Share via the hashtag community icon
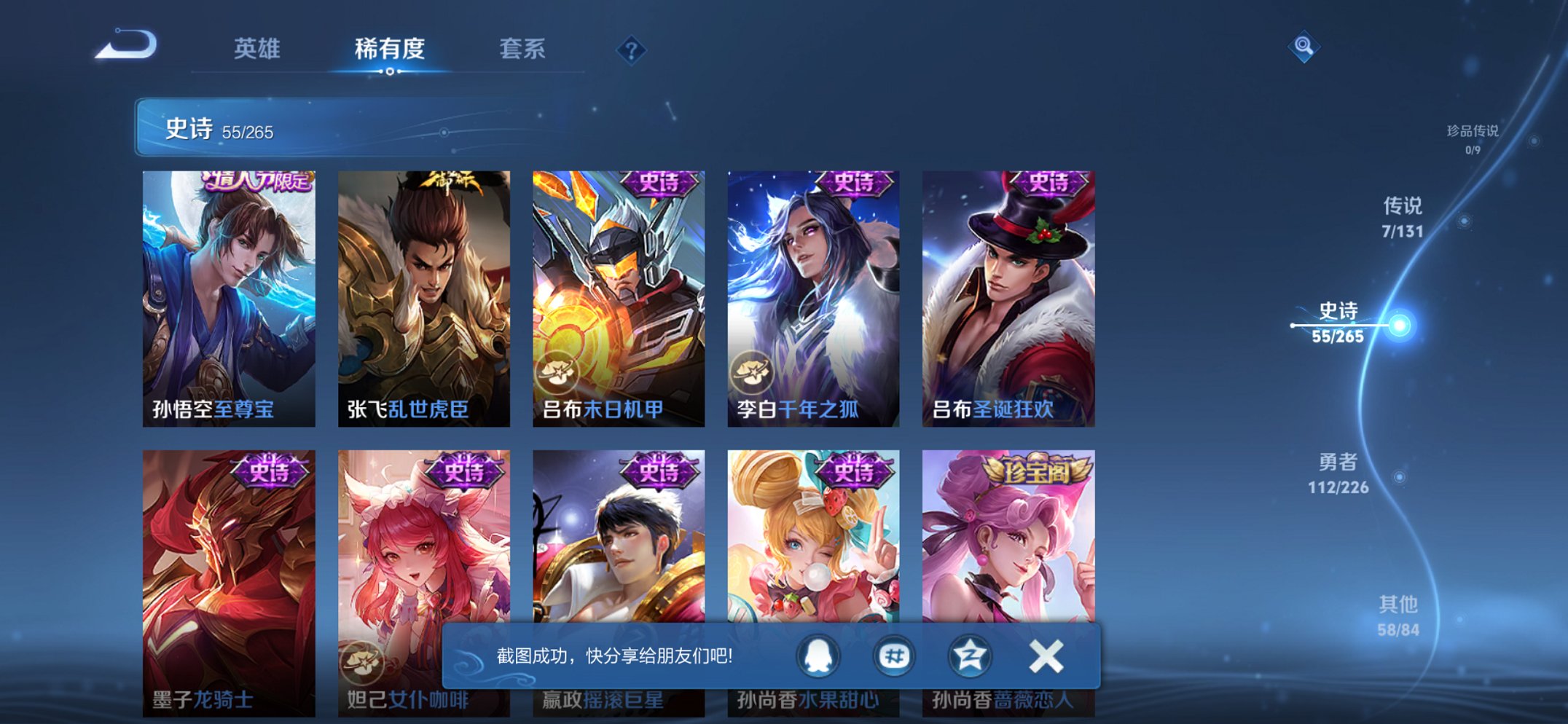This screenshot has width=1568, height=724. click(x=895, y=656)
